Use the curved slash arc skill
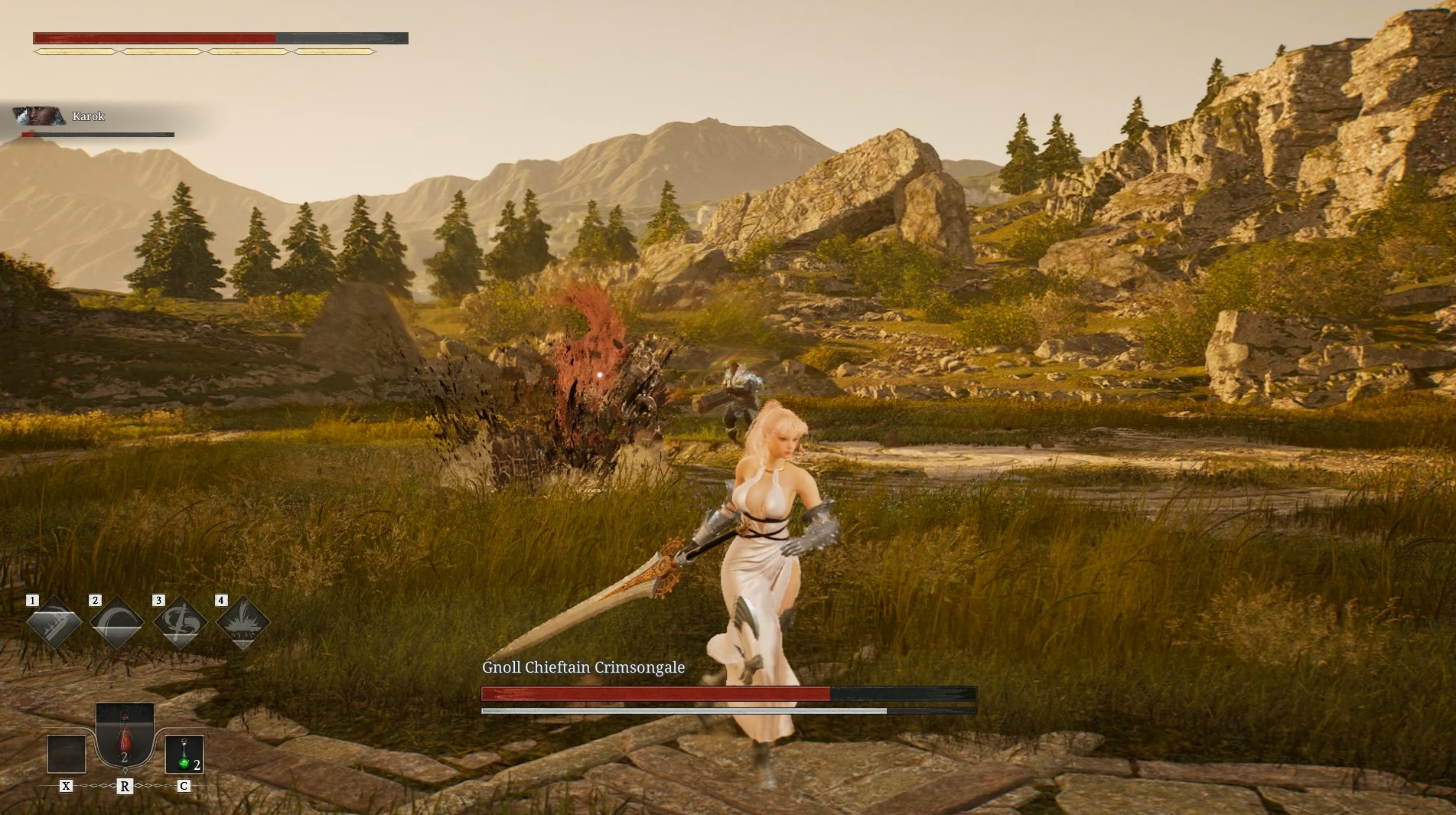Screen dimensions: 1456x815 pyautogui.click(x=117, y=623)
